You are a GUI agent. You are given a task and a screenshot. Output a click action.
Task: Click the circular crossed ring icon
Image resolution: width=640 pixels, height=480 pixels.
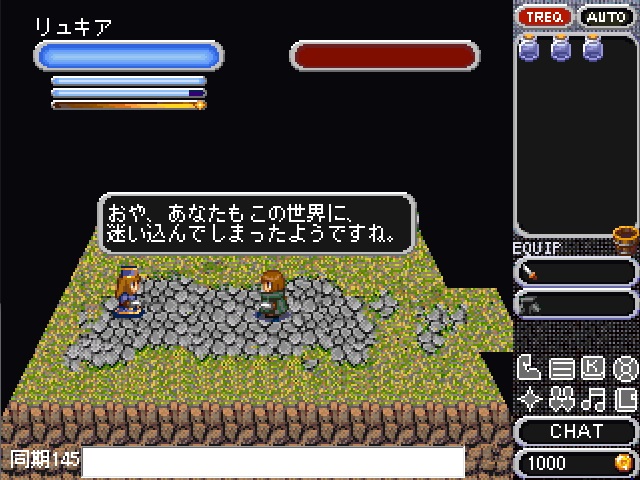click(625, 369)
